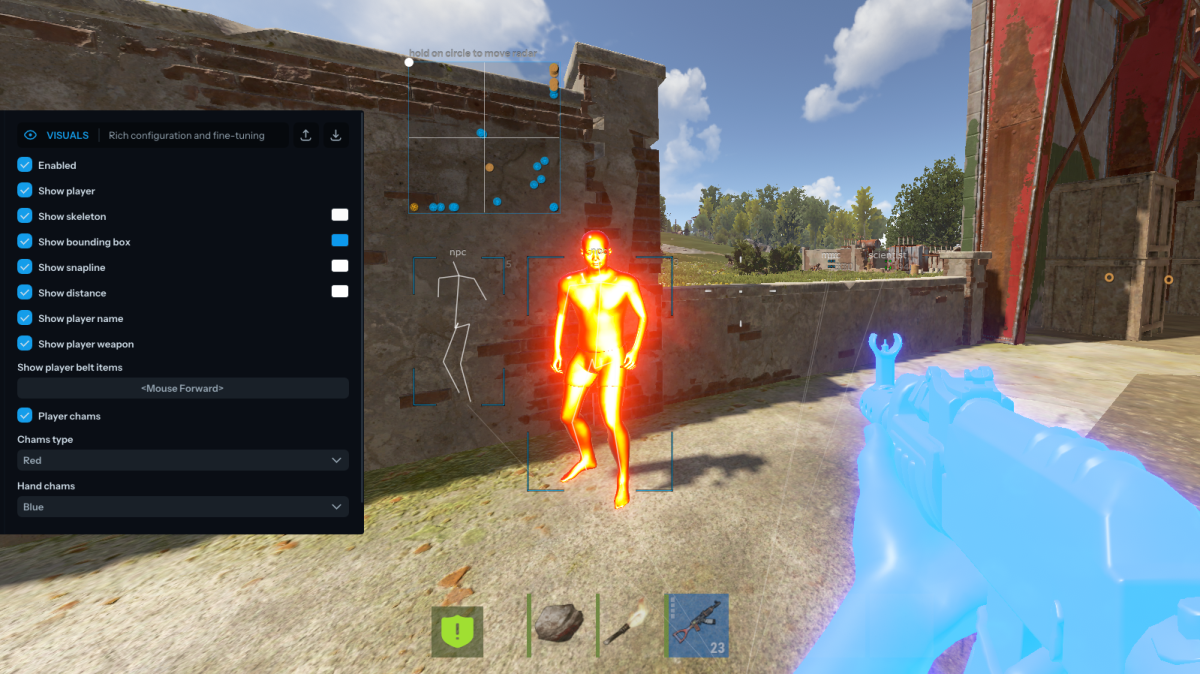Disable the Show bounding box checkbox

[x=25, y=242]
